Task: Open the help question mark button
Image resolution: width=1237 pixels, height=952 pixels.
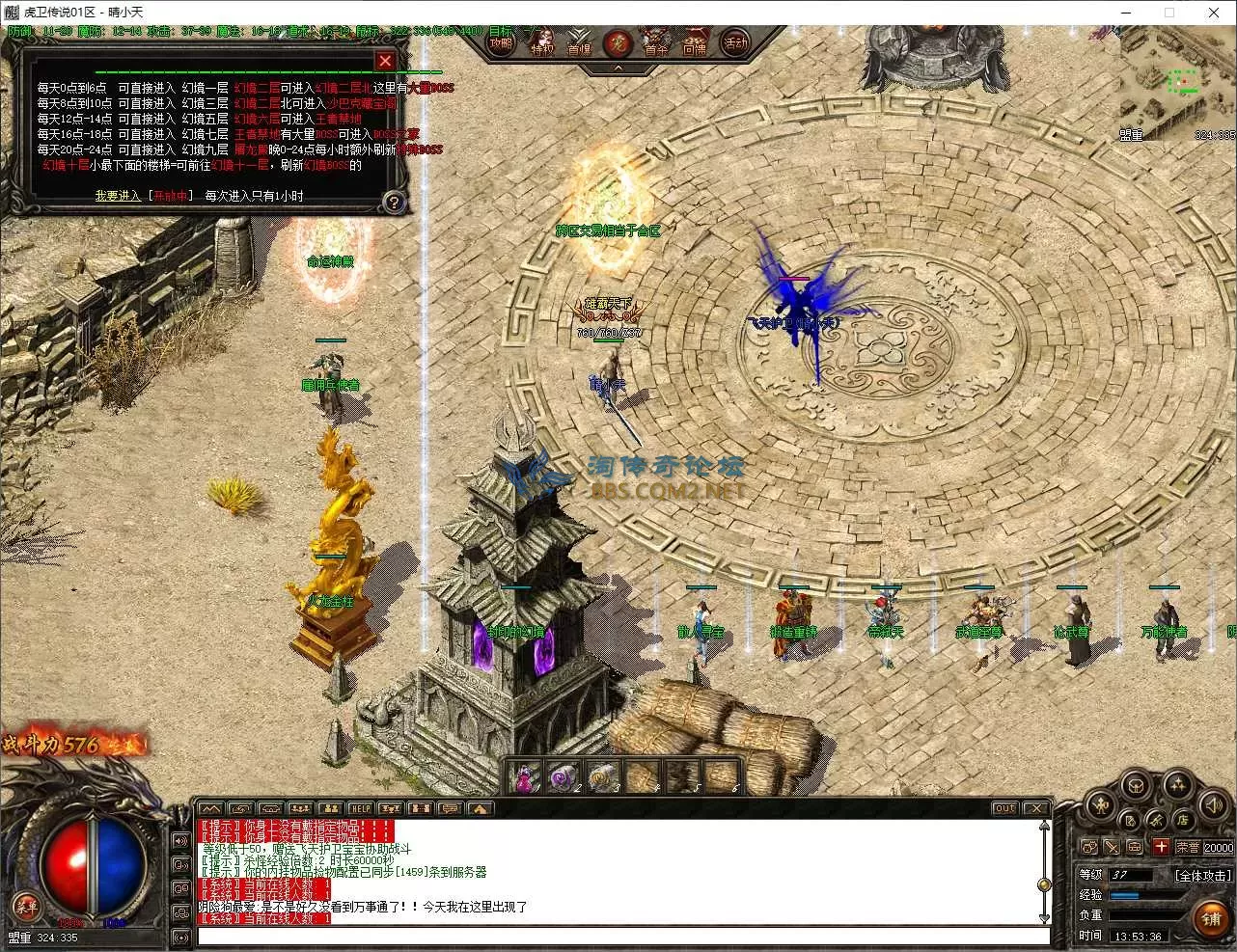Action: 393,203
